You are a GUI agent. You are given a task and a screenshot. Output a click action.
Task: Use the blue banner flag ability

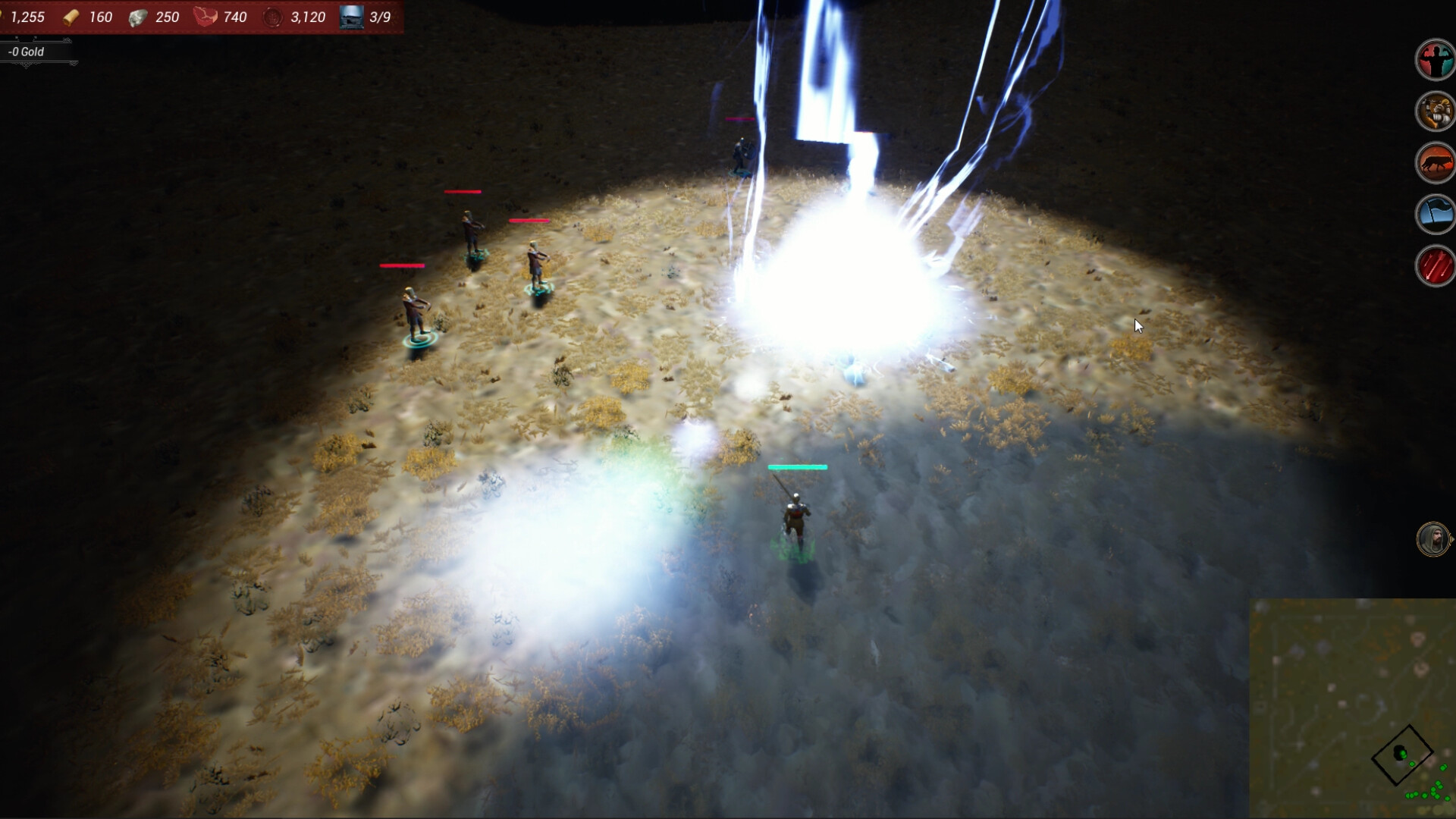(x=1435, y=215)
